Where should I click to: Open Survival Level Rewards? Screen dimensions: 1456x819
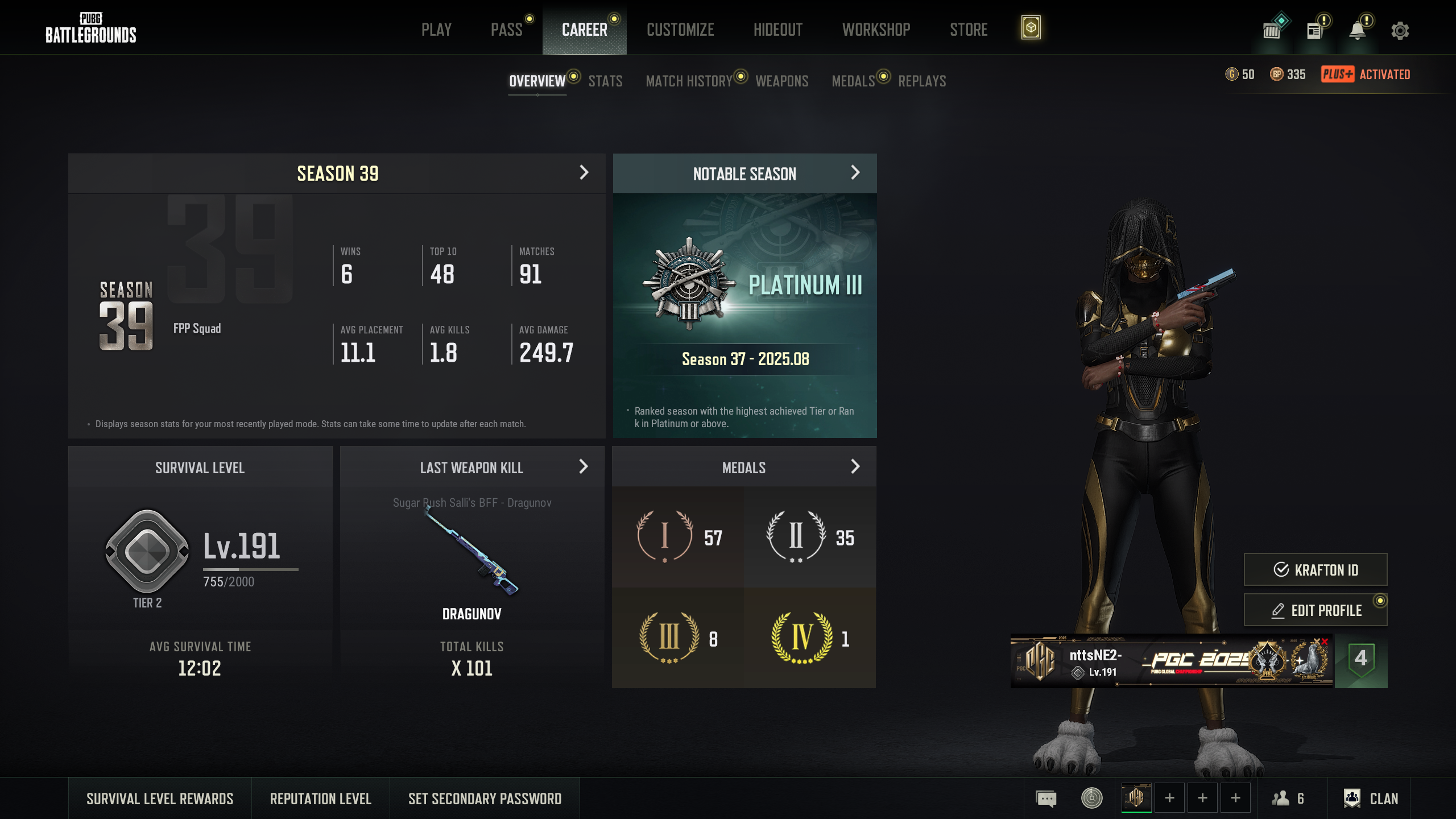160,799
